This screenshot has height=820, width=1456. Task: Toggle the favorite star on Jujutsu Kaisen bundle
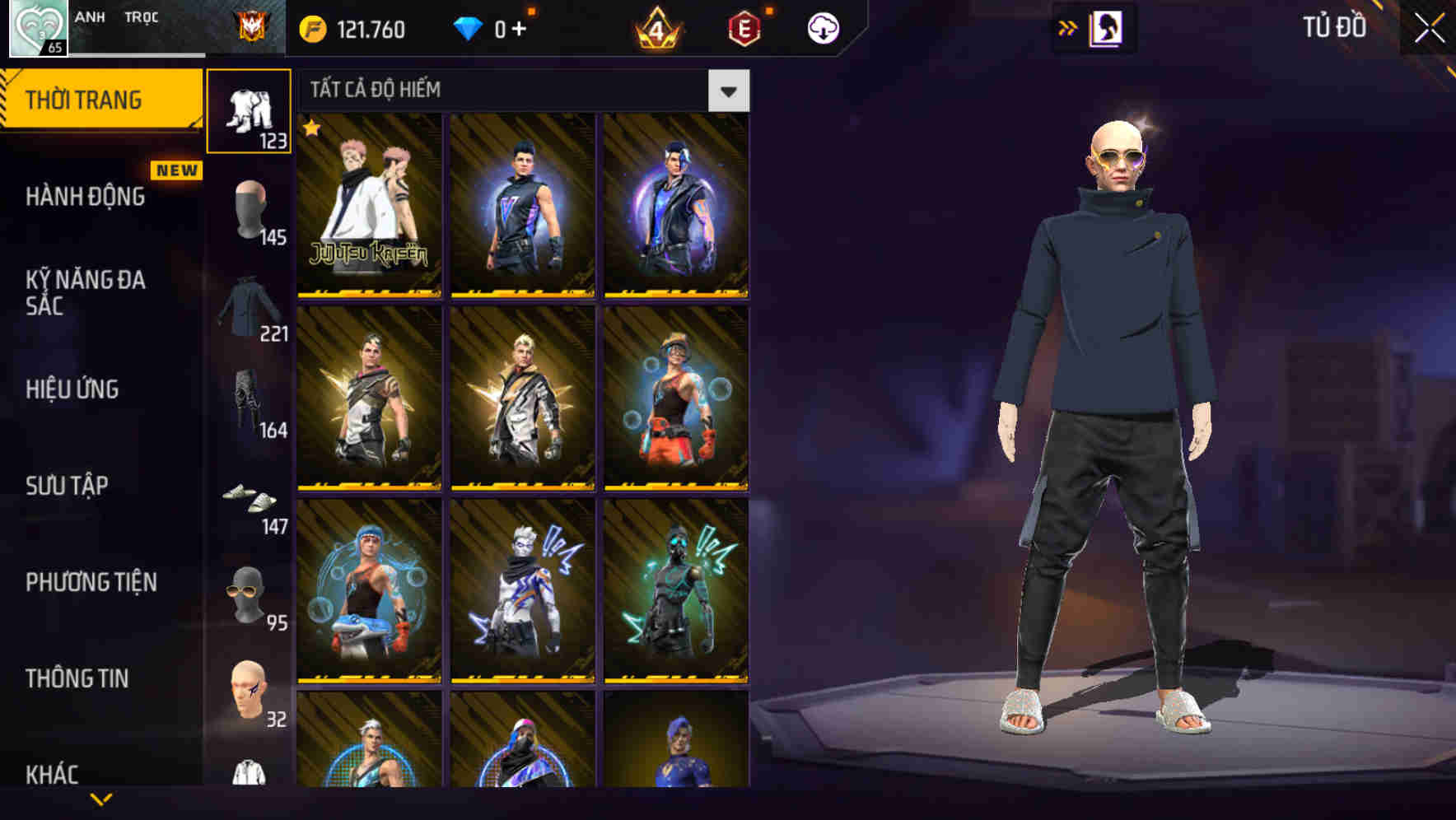[311, 128]
